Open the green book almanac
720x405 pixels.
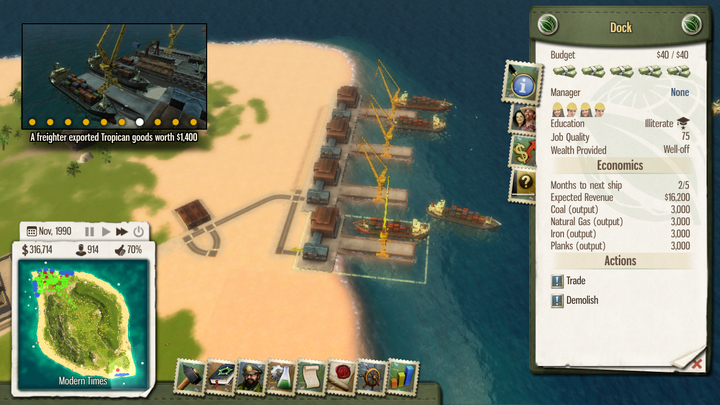tap(221, 377)
